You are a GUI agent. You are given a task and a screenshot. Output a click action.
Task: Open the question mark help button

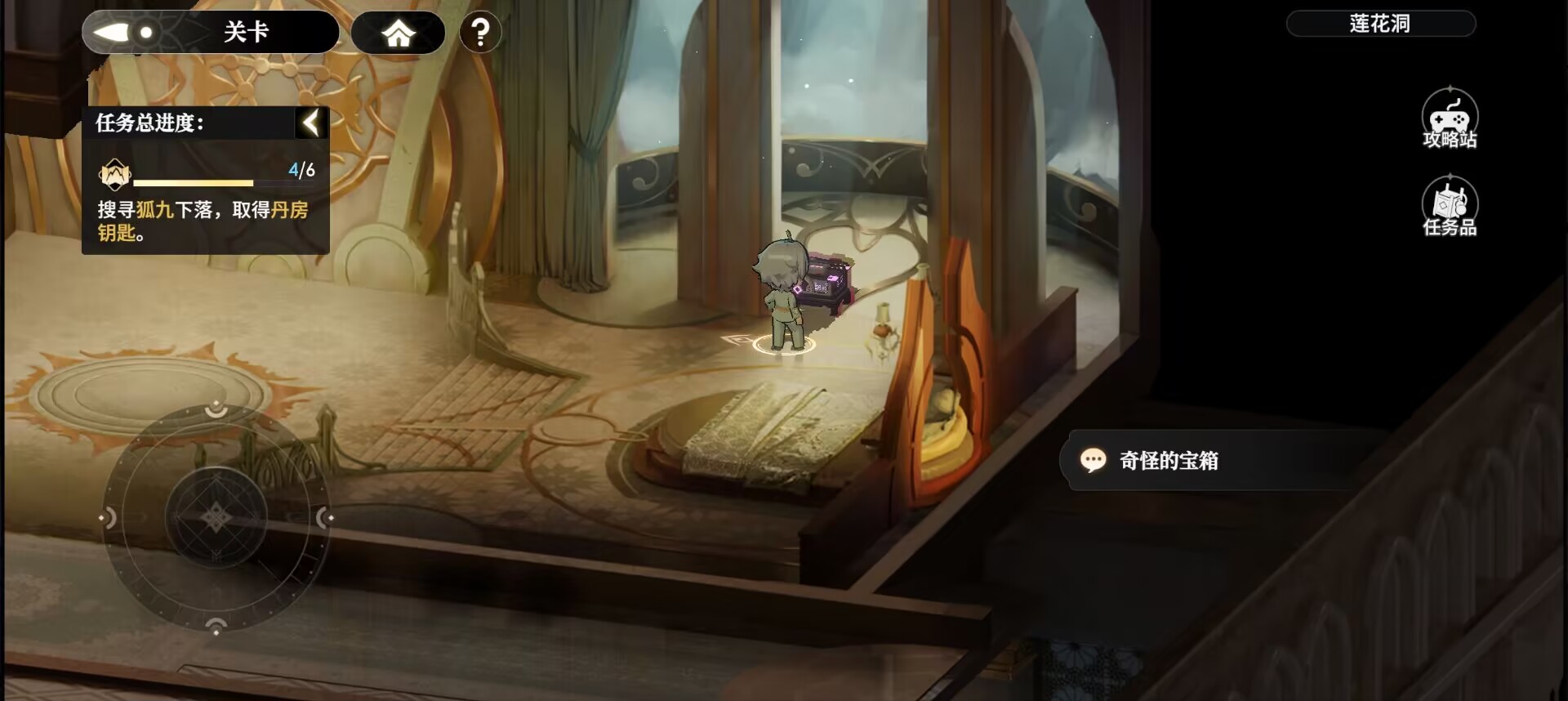click(x=480, y=33)
